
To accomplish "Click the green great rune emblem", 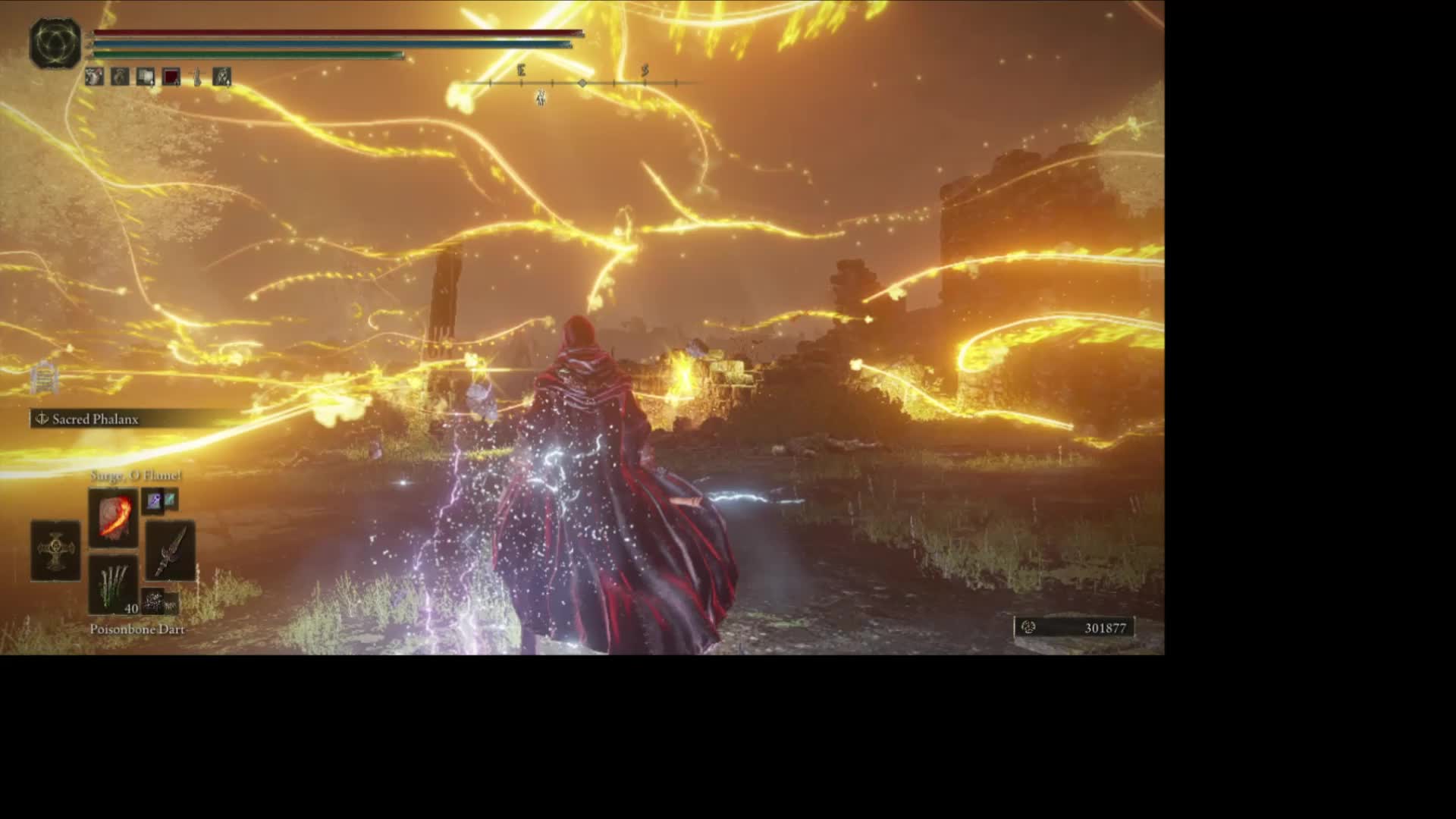I will click(55, 43).
